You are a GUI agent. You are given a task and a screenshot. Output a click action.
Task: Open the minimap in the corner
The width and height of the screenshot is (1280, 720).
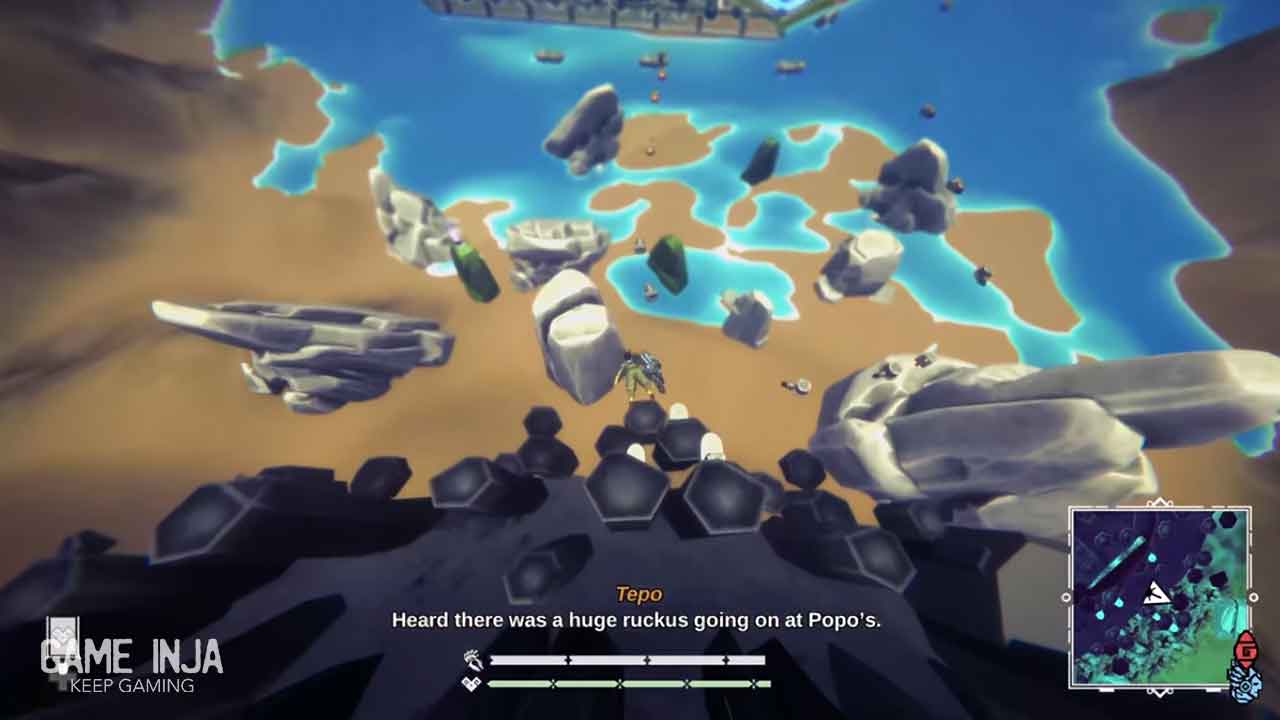tap(1159, 598)
